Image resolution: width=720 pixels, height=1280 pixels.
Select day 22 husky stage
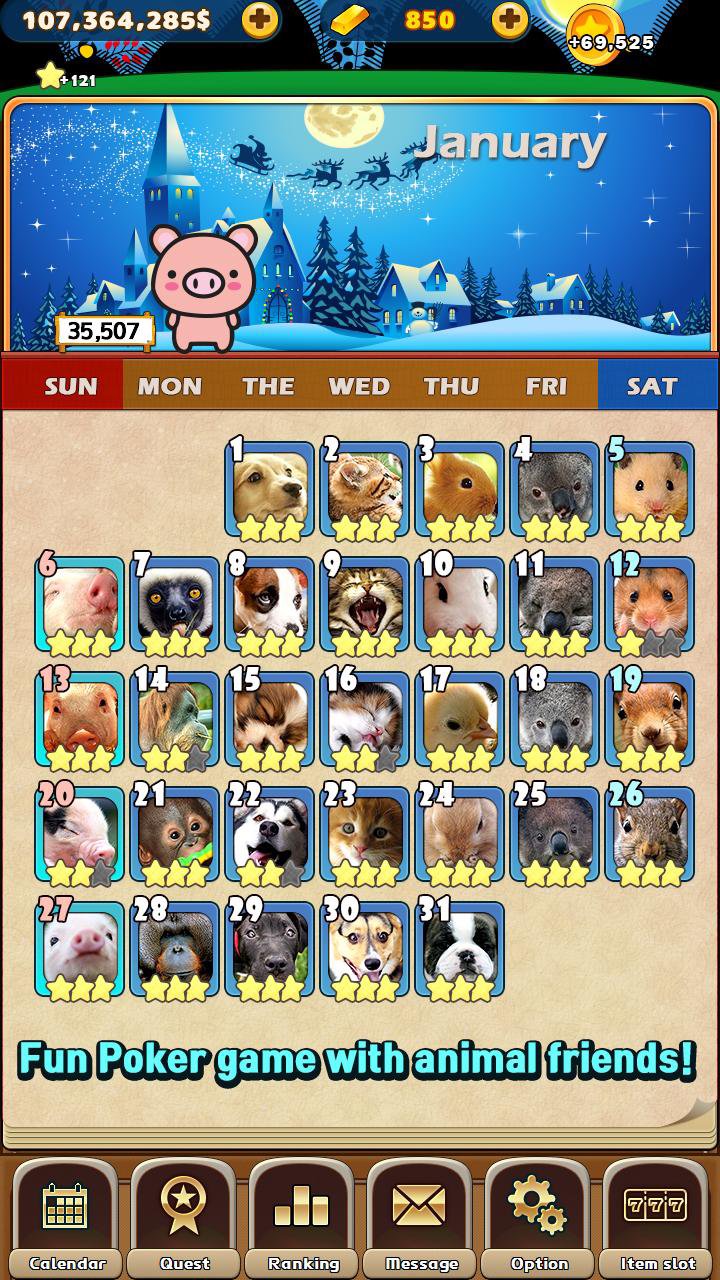point(269,835)
